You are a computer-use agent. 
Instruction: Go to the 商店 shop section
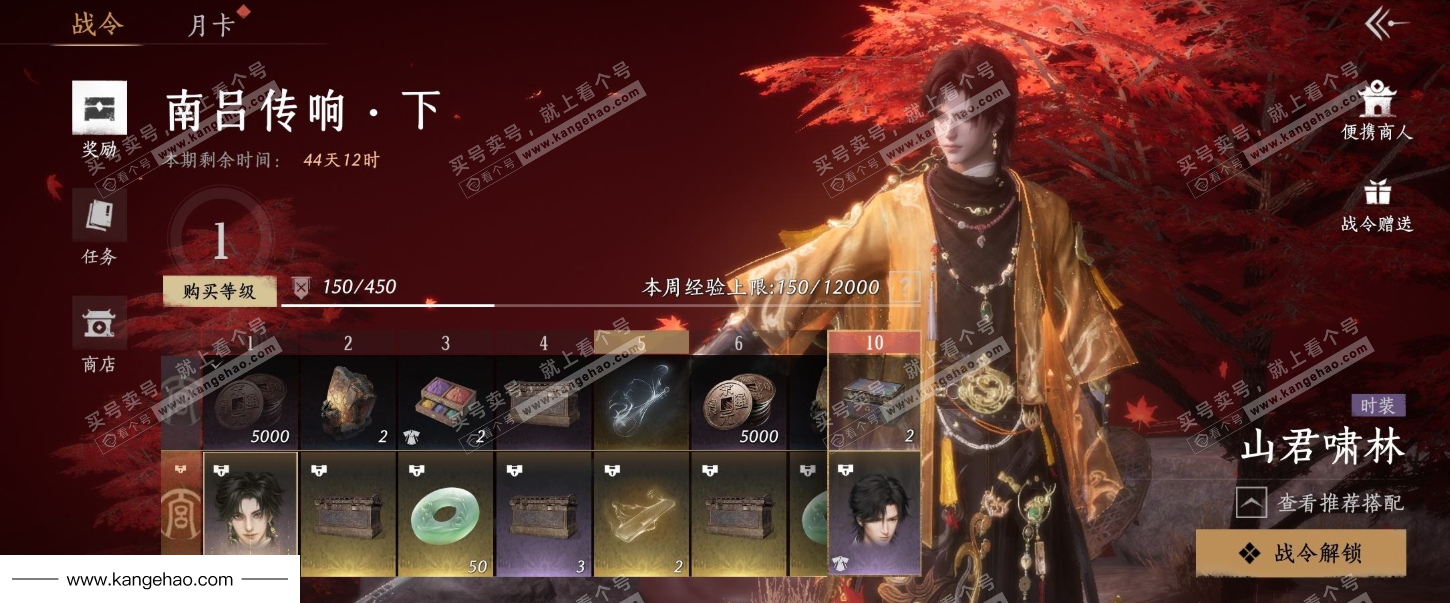[x=99, y=335]
